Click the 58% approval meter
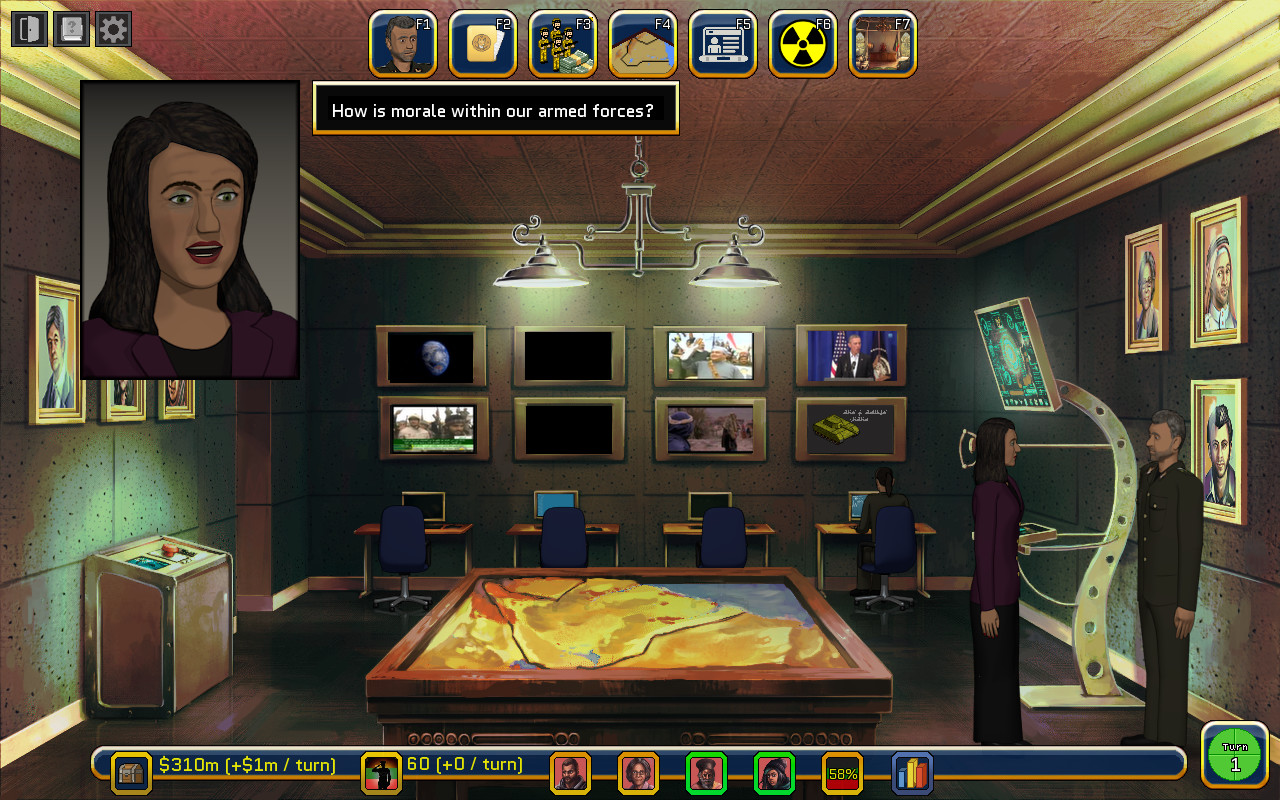The image size is (1280, 800). click(842, 771)
